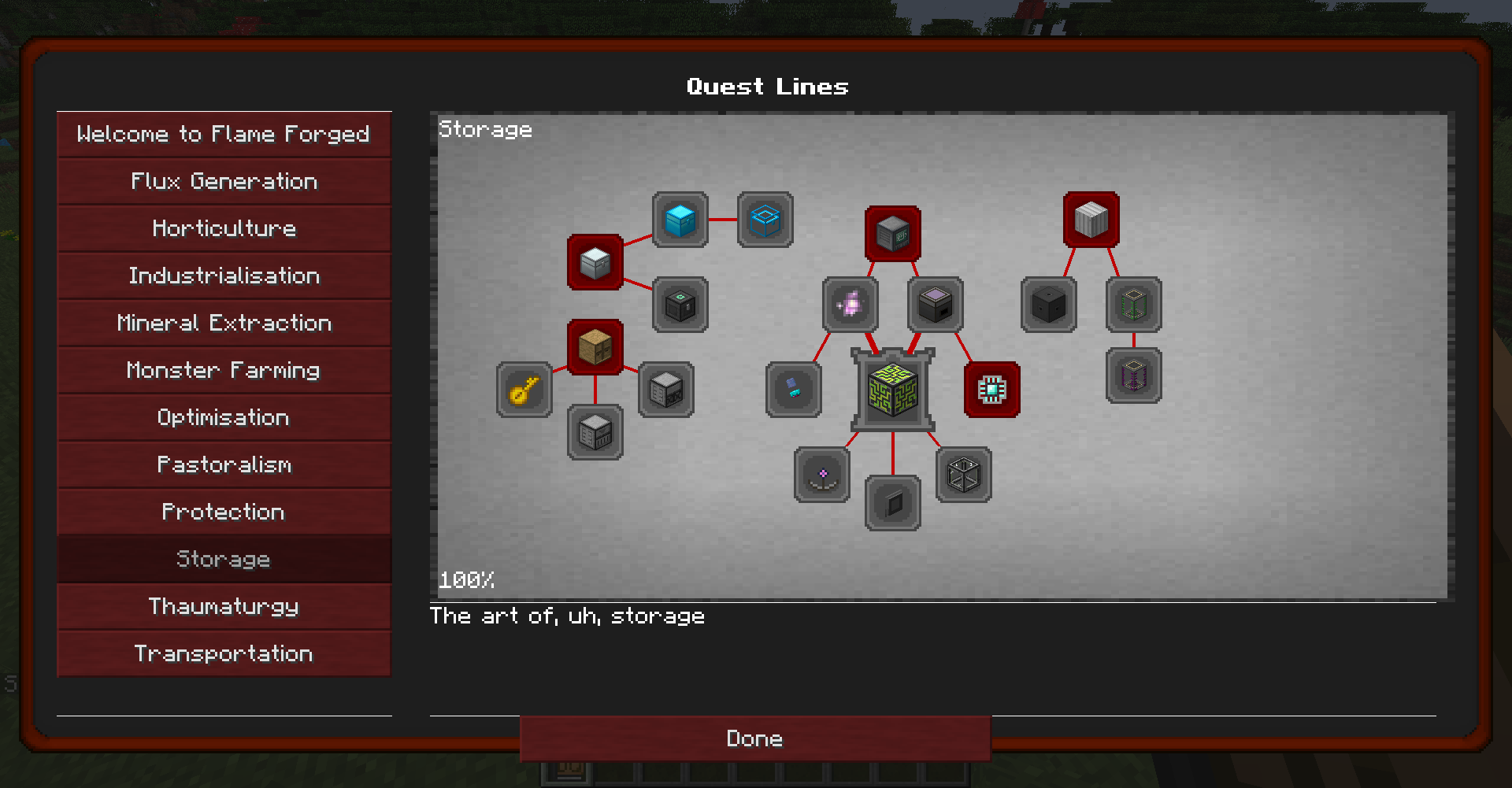The width and height of the screenshot is (1512, 788).
Task: Open the Transportation quest line entry
Action: point(224,653)
